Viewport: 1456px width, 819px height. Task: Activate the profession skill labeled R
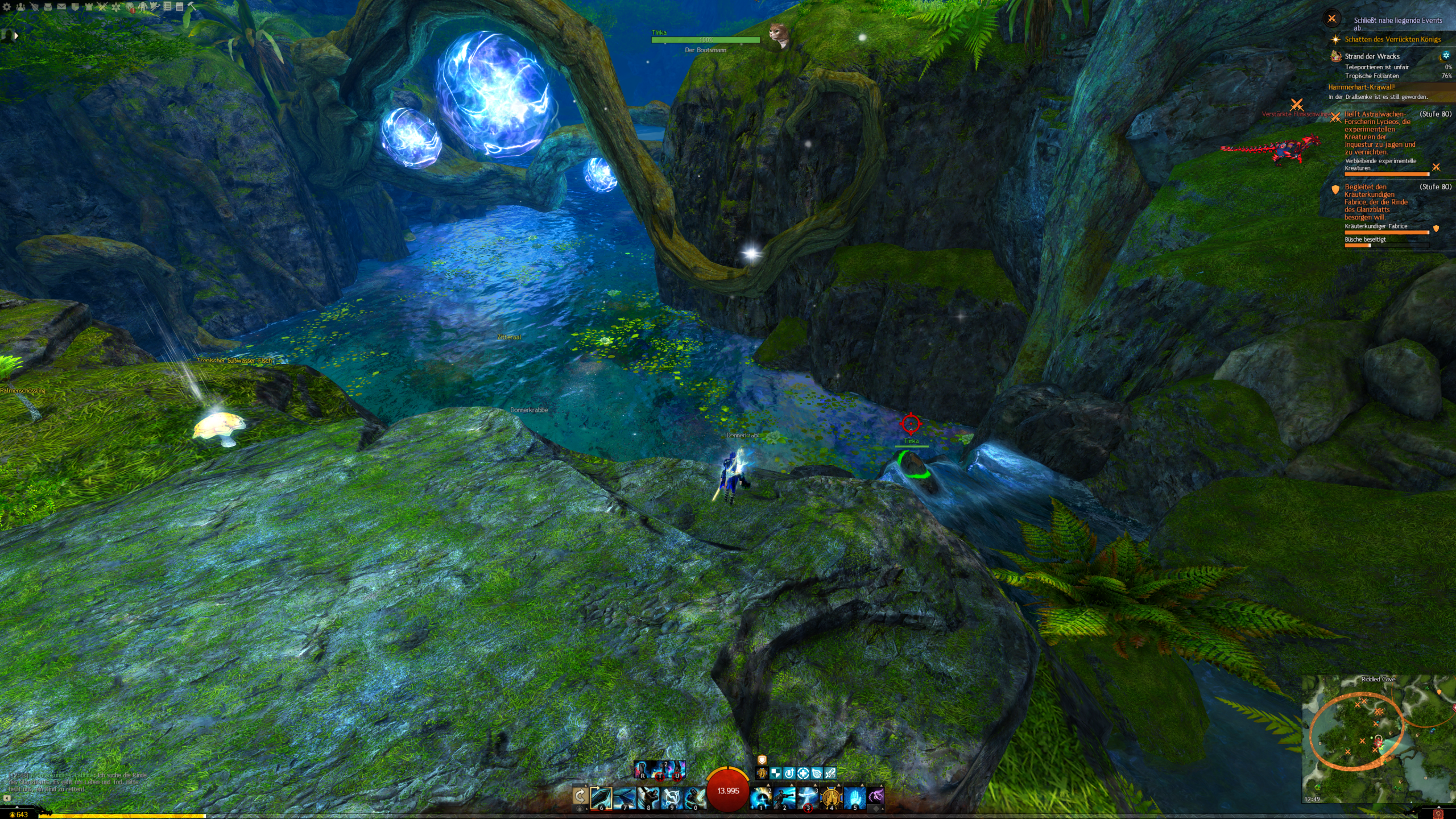click(642, 770)
